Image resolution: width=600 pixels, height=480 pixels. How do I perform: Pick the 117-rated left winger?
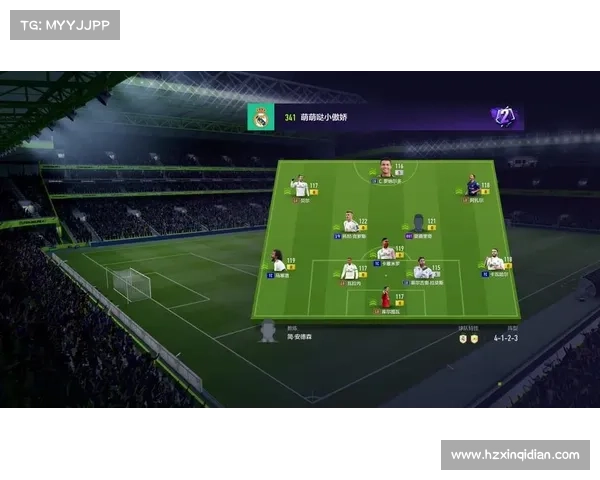point(299,186)
